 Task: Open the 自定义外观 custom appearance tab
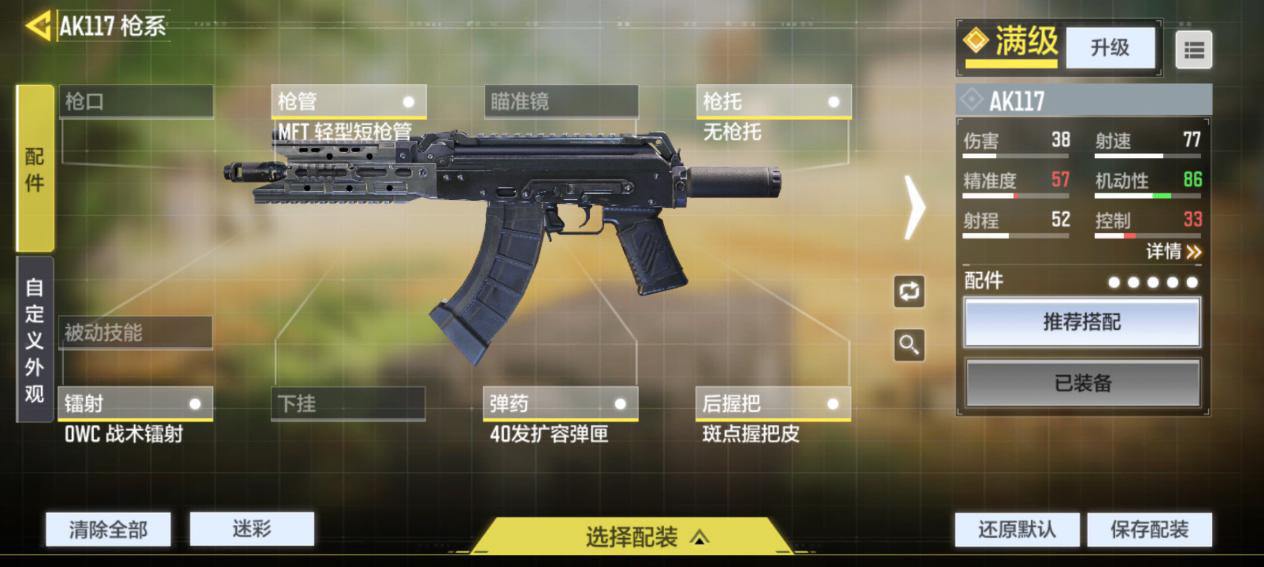[x=35, y=339]
